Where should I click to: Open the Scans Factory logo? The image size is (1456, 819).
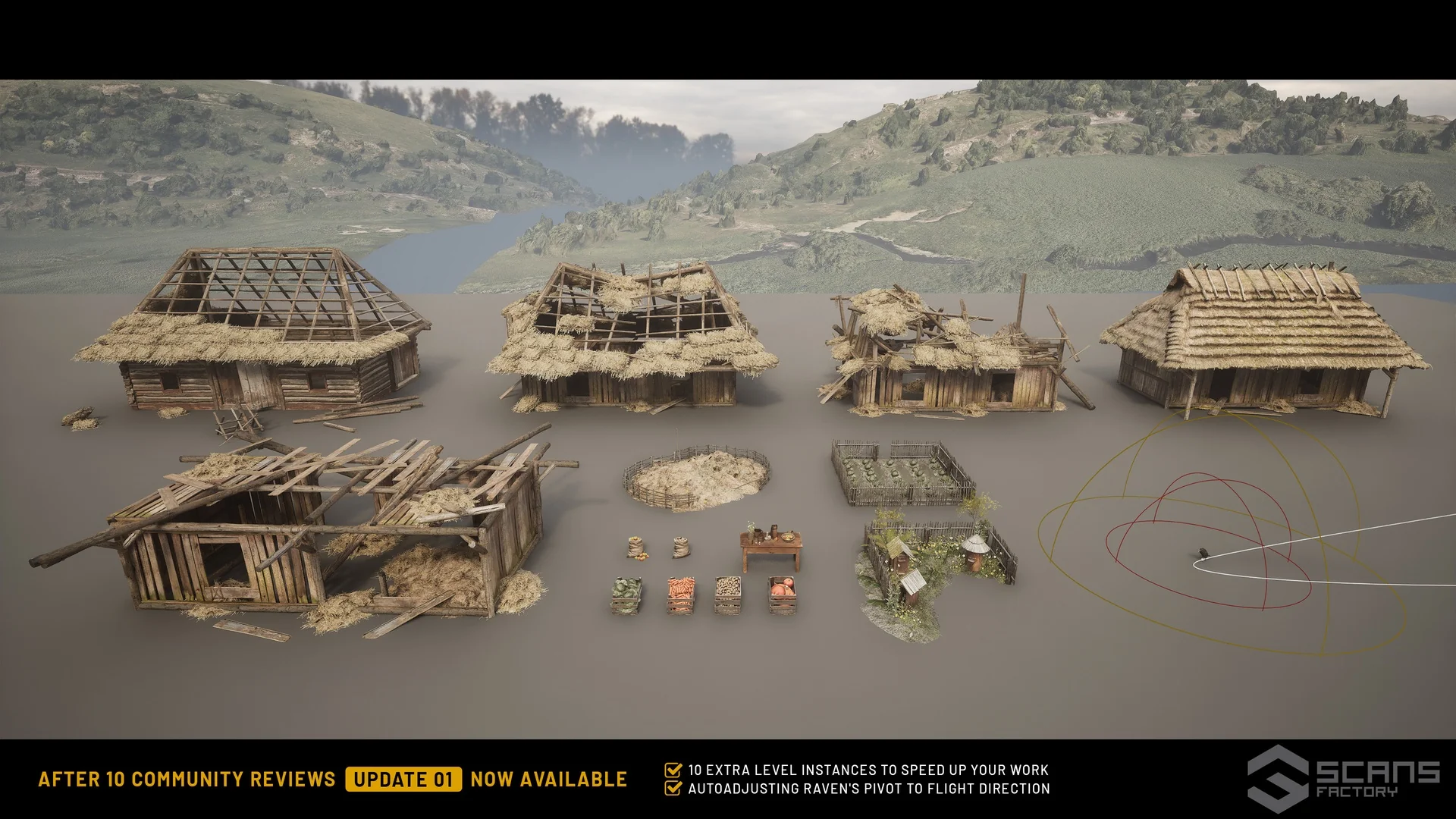pyautogui.click(x=1343, y=779)
